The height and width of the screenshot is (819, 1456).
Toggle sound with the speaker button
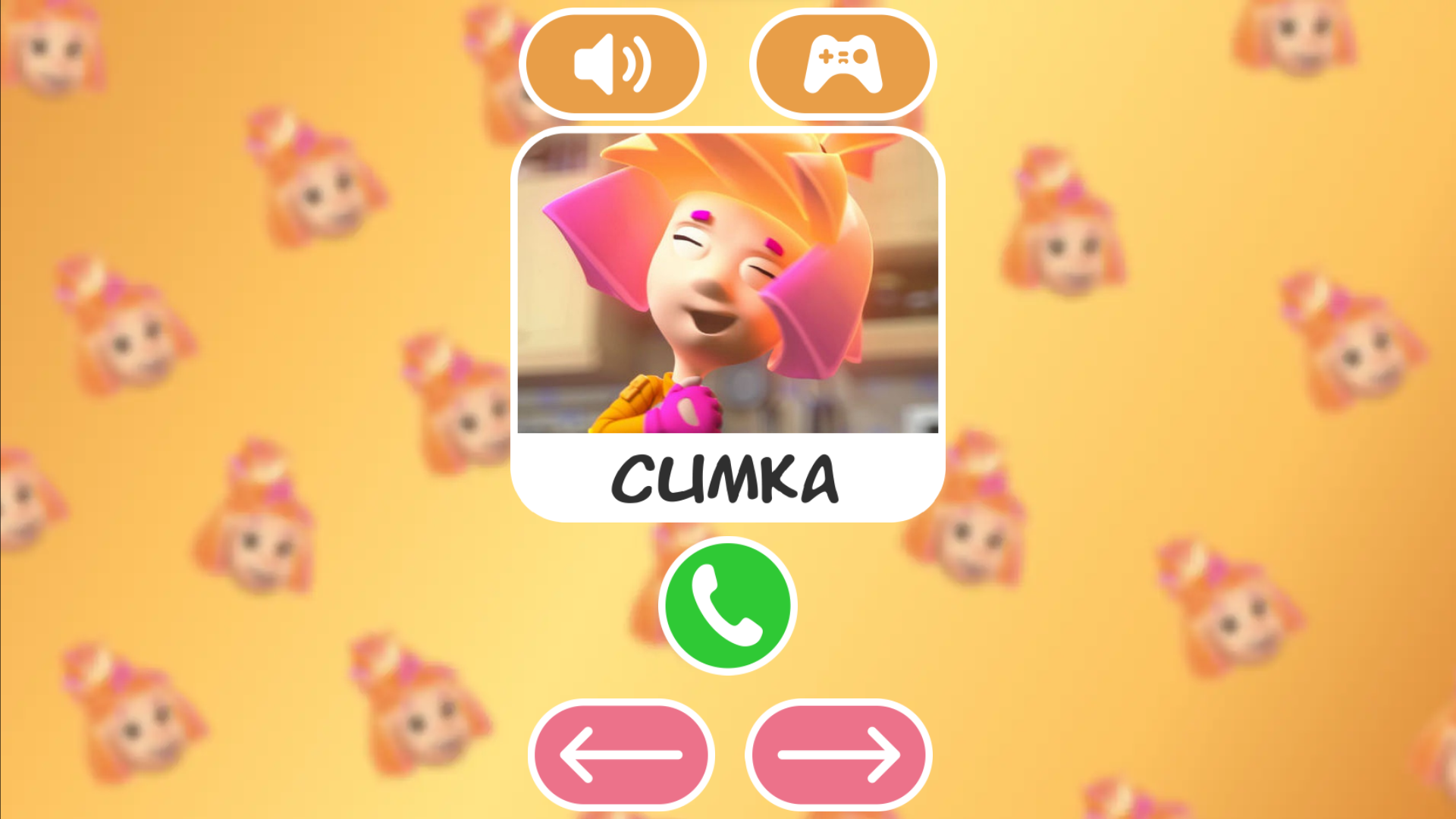tap(611, 64)
